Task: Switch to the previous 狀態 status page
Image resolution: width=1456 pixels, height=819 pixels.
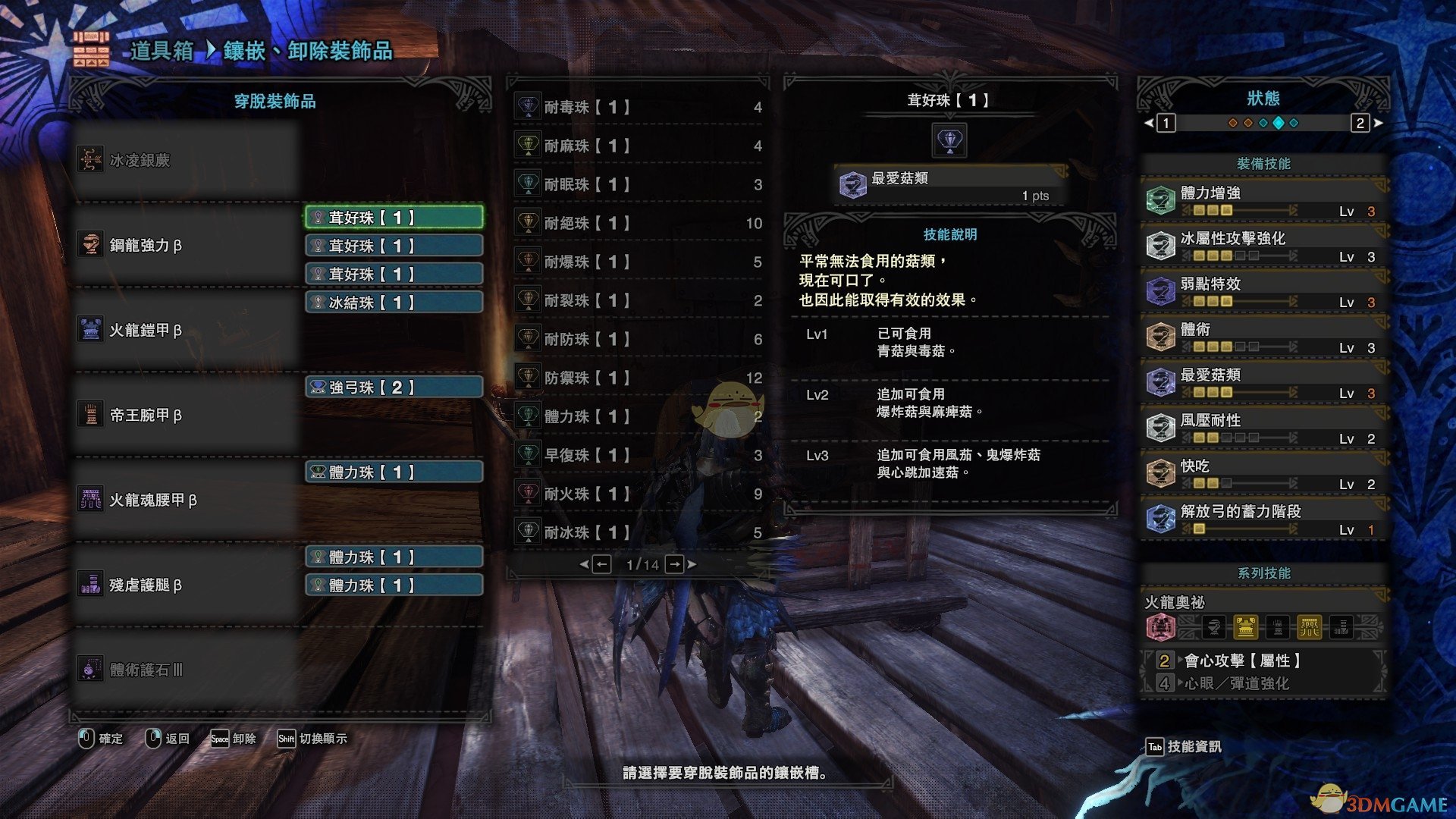Action: coord(1165,123)
